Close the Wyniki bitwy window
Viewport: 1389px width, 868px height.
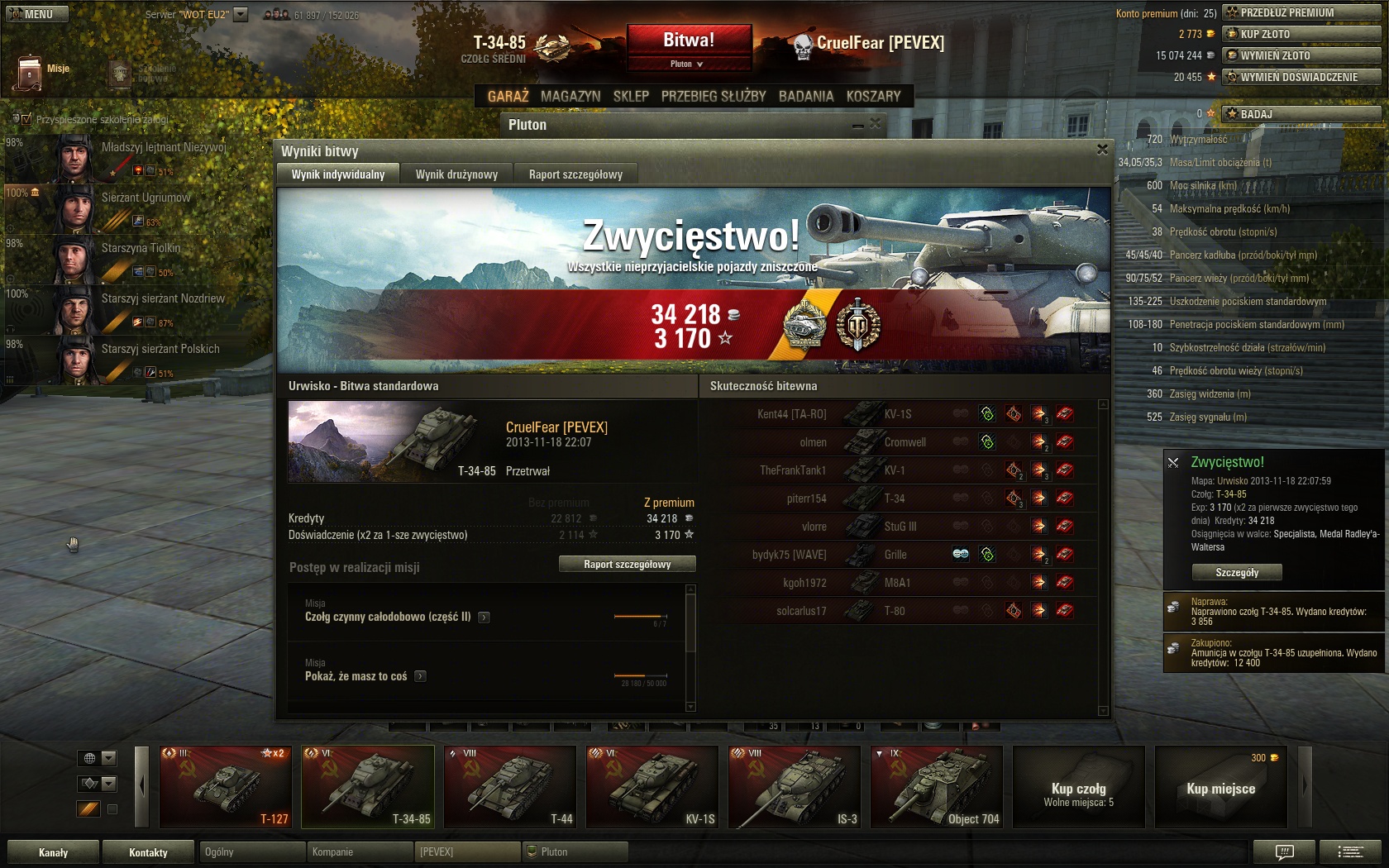(1102, 150)
